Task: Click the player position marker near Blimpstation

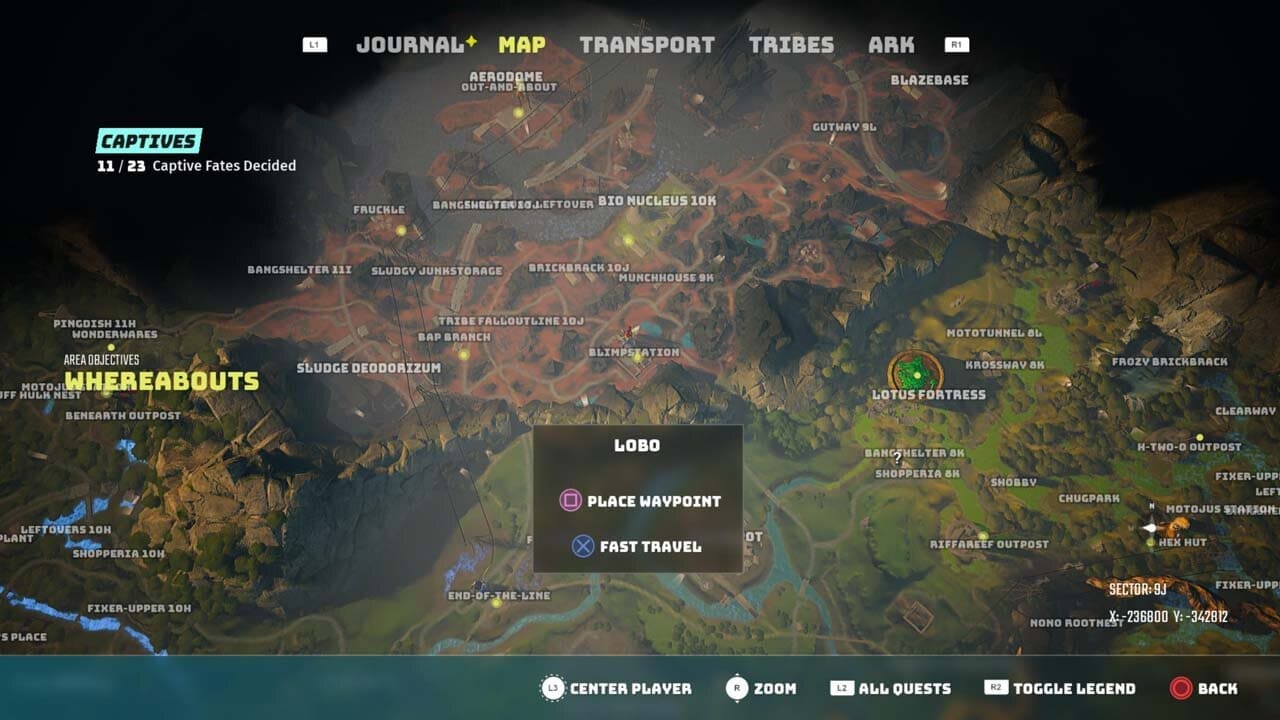Action: click(x=628, y=331)
